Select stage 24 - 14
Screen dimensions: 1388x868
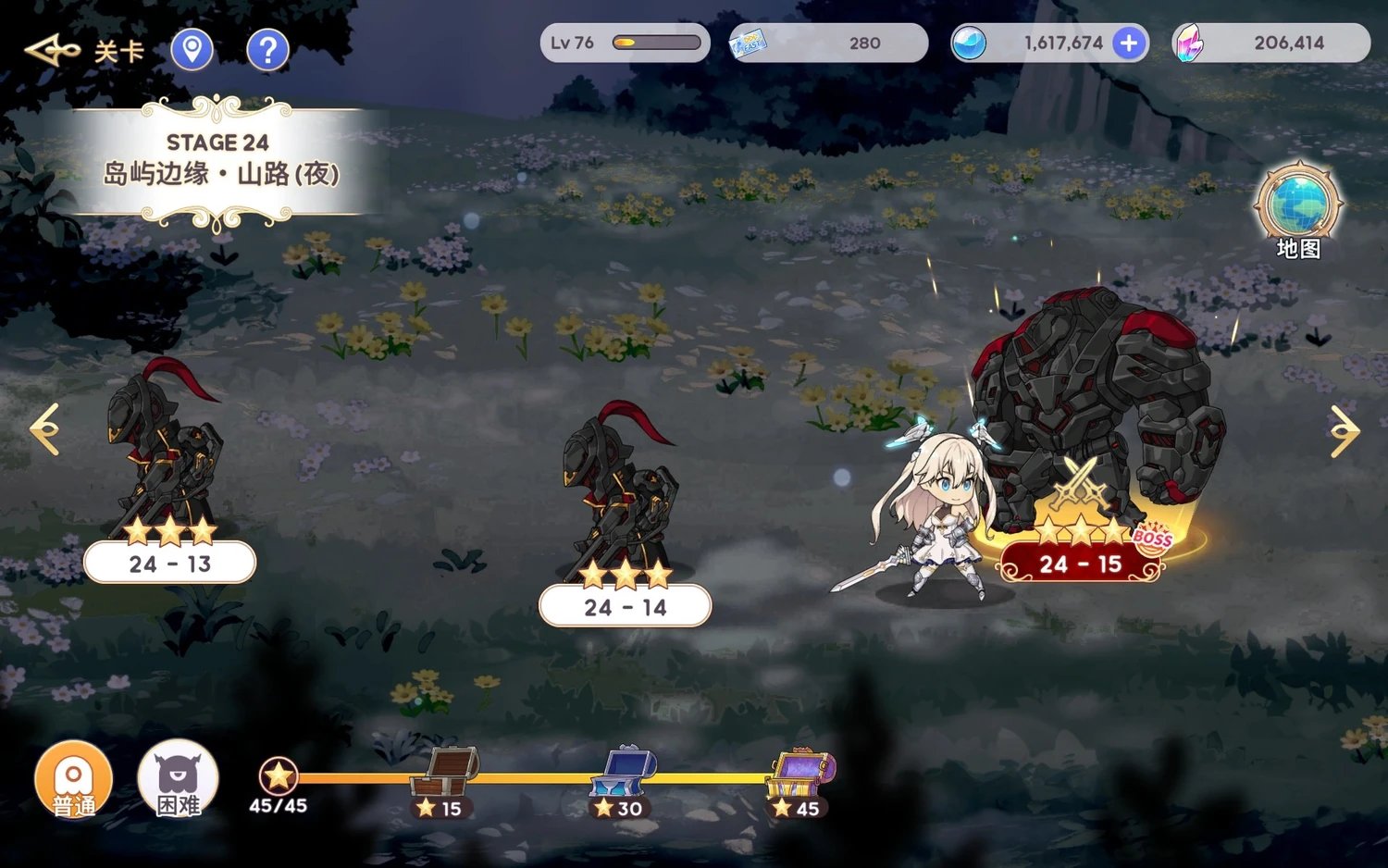coord(625,606)
